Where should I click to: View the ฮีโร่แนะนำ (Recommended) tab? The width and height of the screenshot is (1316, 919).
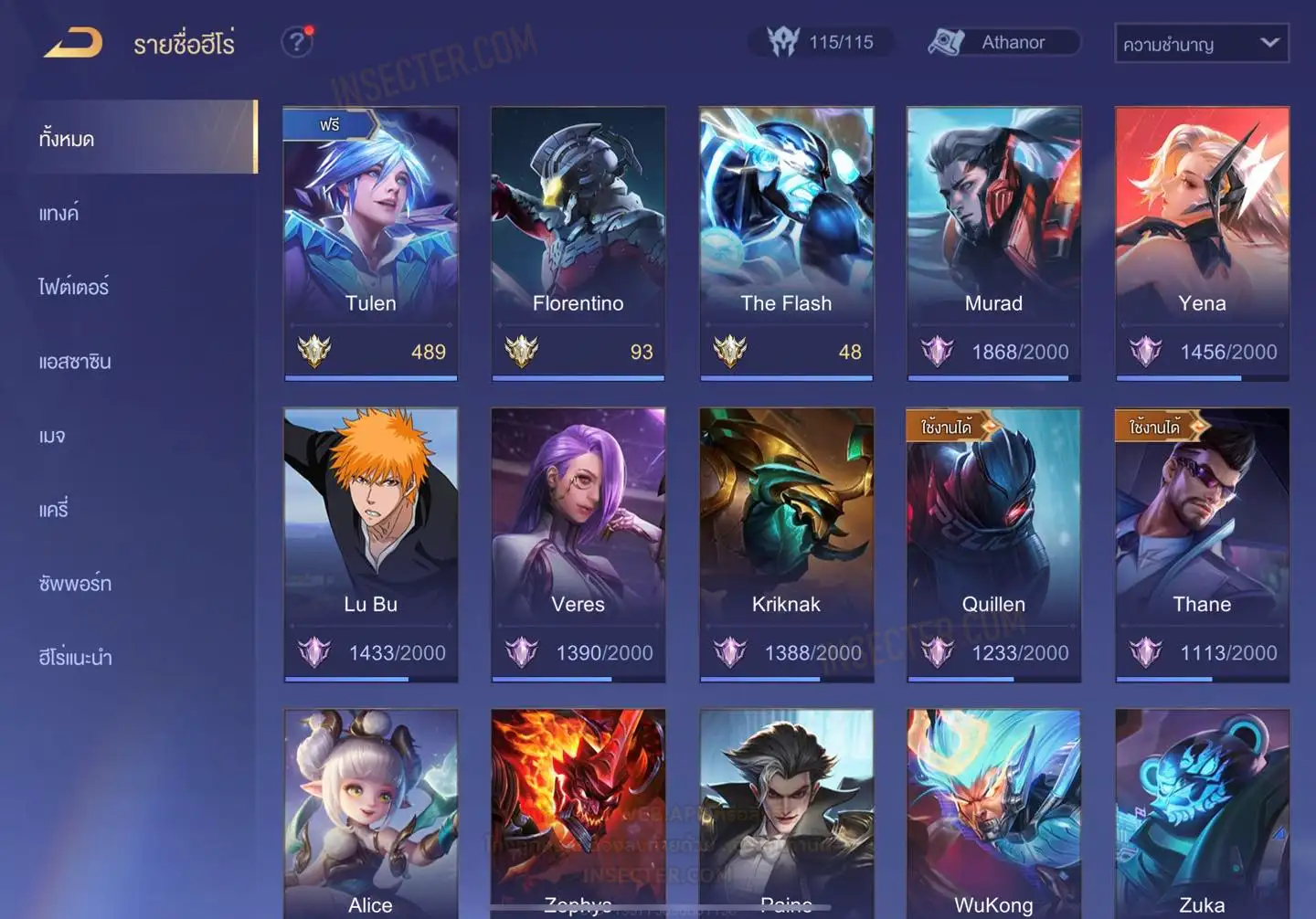(x=75, y=658)
